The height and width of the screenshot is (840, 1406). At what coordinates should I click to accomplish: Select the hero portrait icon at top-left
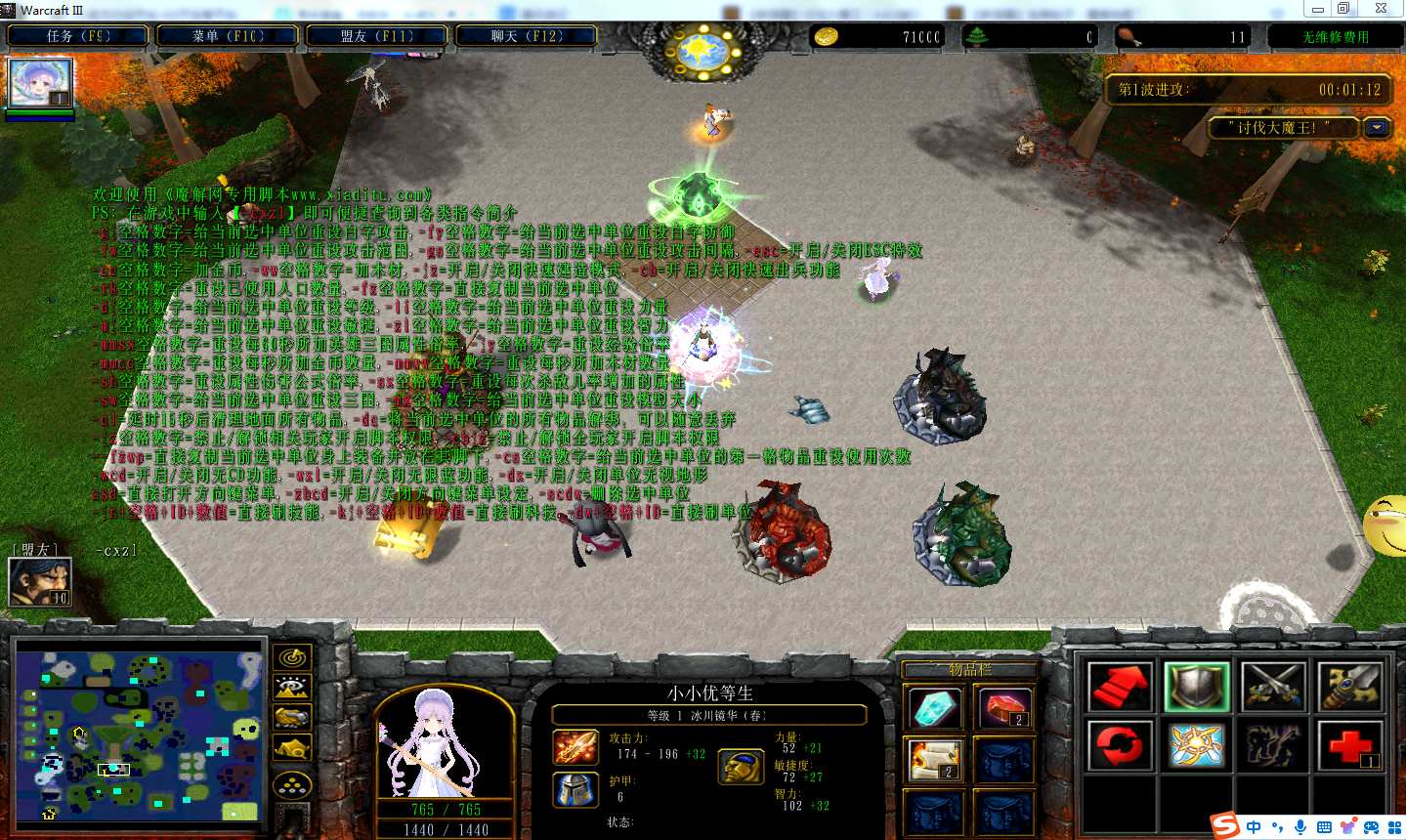point(40,83)
